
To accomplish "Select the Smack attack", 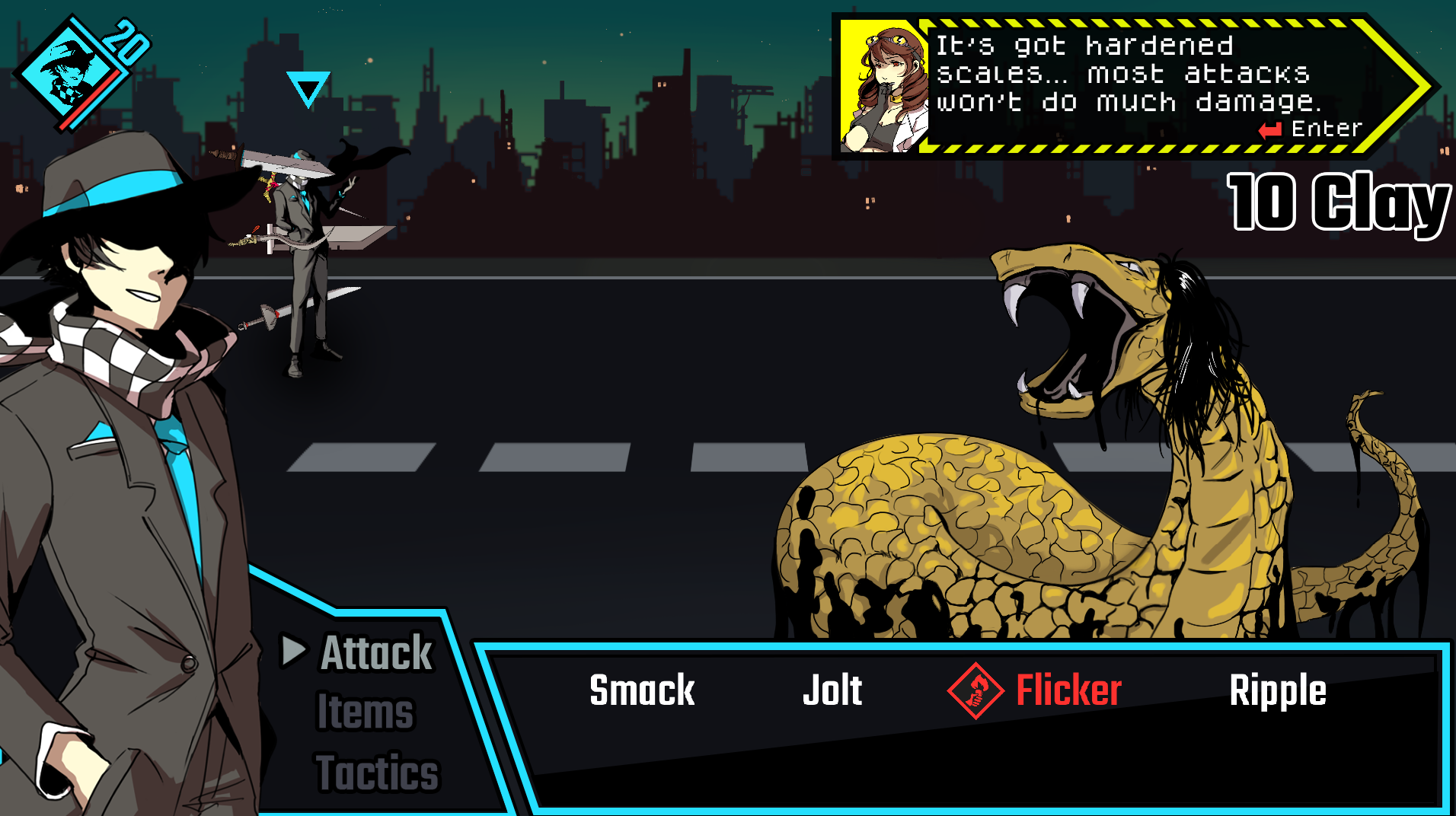I will (x=641, y=690).
